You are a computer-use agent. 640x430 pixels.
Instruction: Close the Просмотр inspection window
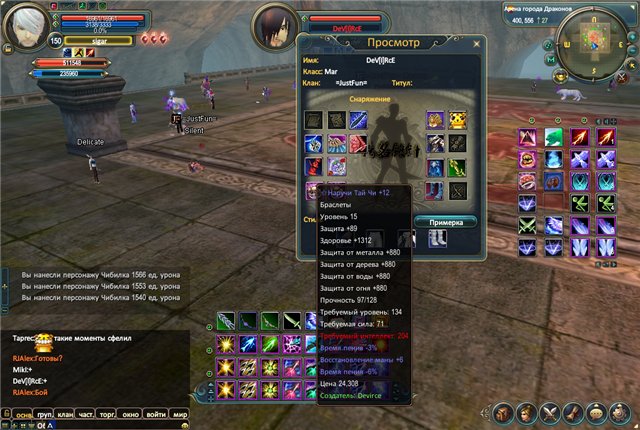tap(476, 42)
